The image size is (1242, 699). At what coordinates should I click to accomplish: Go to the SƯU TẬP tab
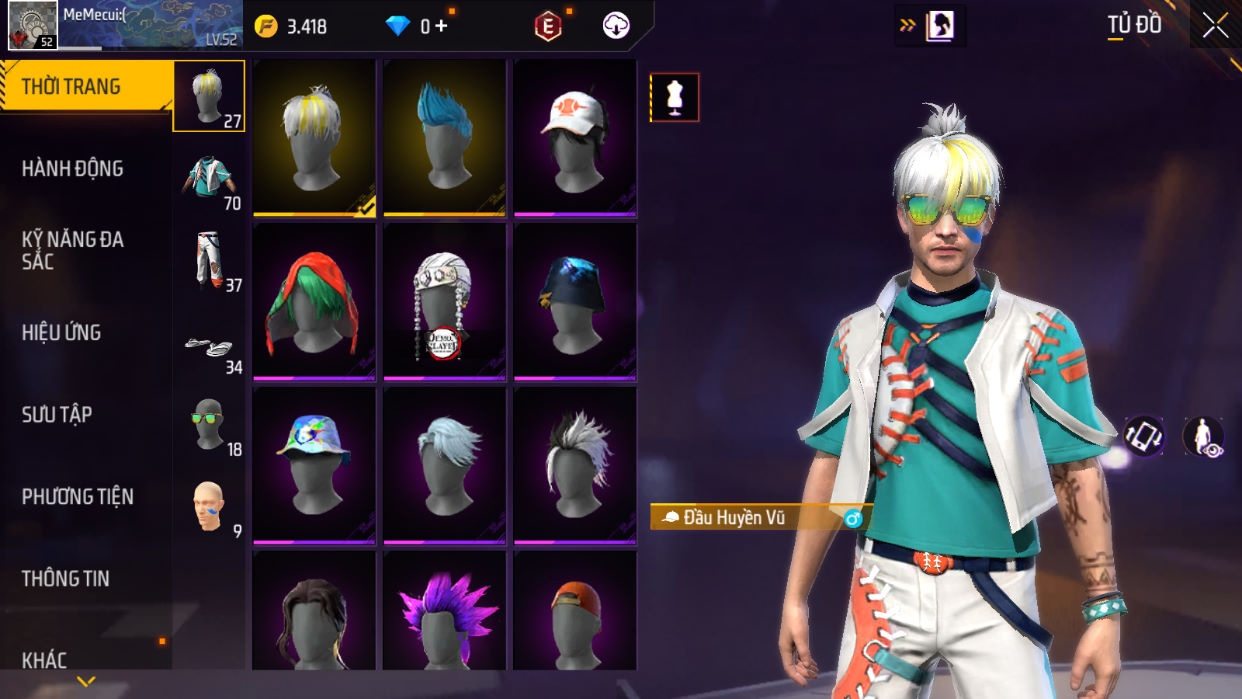(57, 415)
